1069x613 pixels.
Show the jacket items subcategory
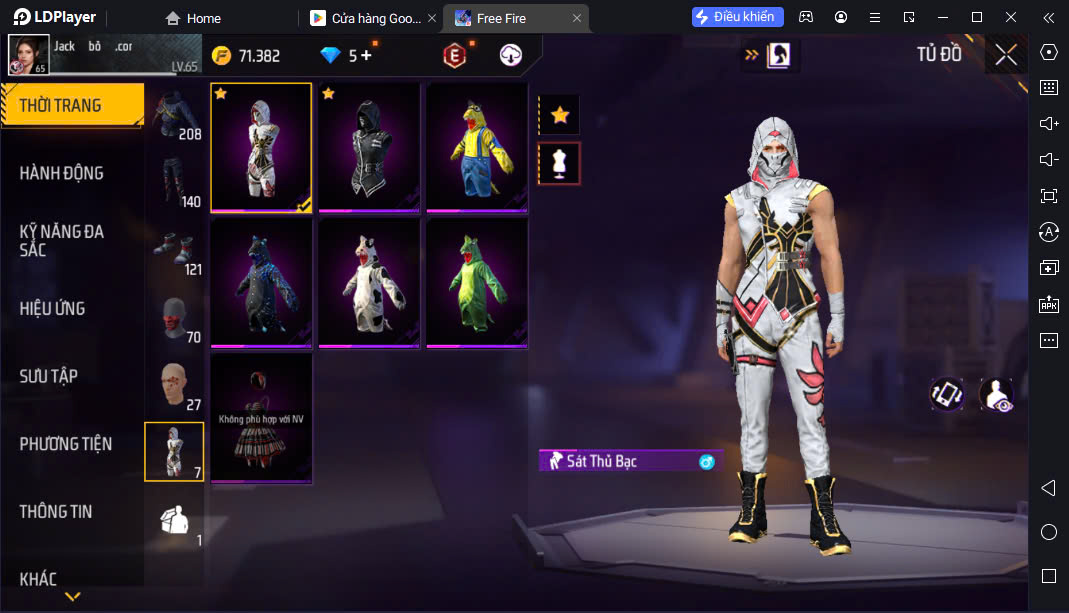(176, 114)
